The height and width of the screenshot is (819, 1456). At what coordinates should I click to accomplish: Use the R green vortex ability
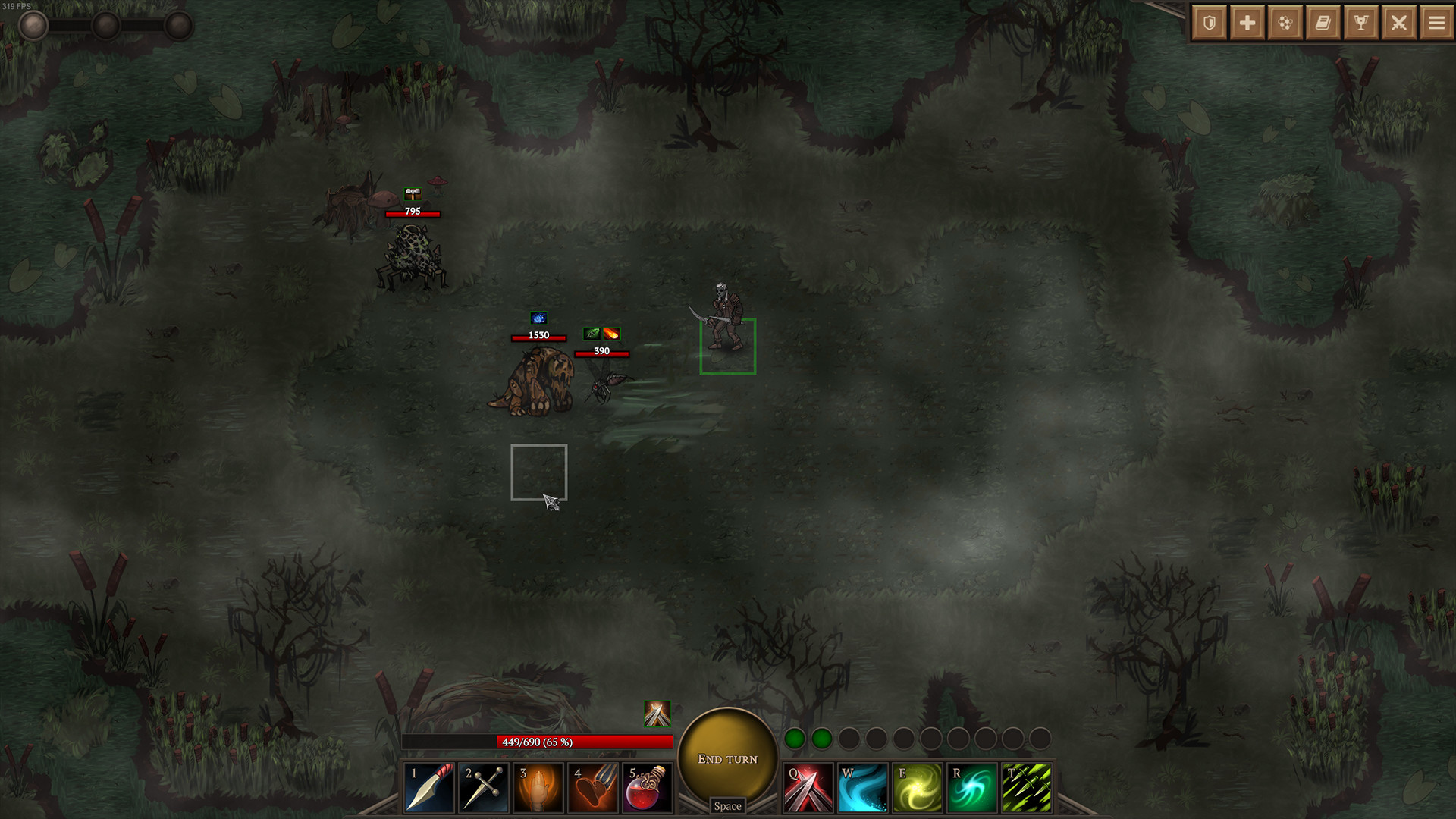973,786
